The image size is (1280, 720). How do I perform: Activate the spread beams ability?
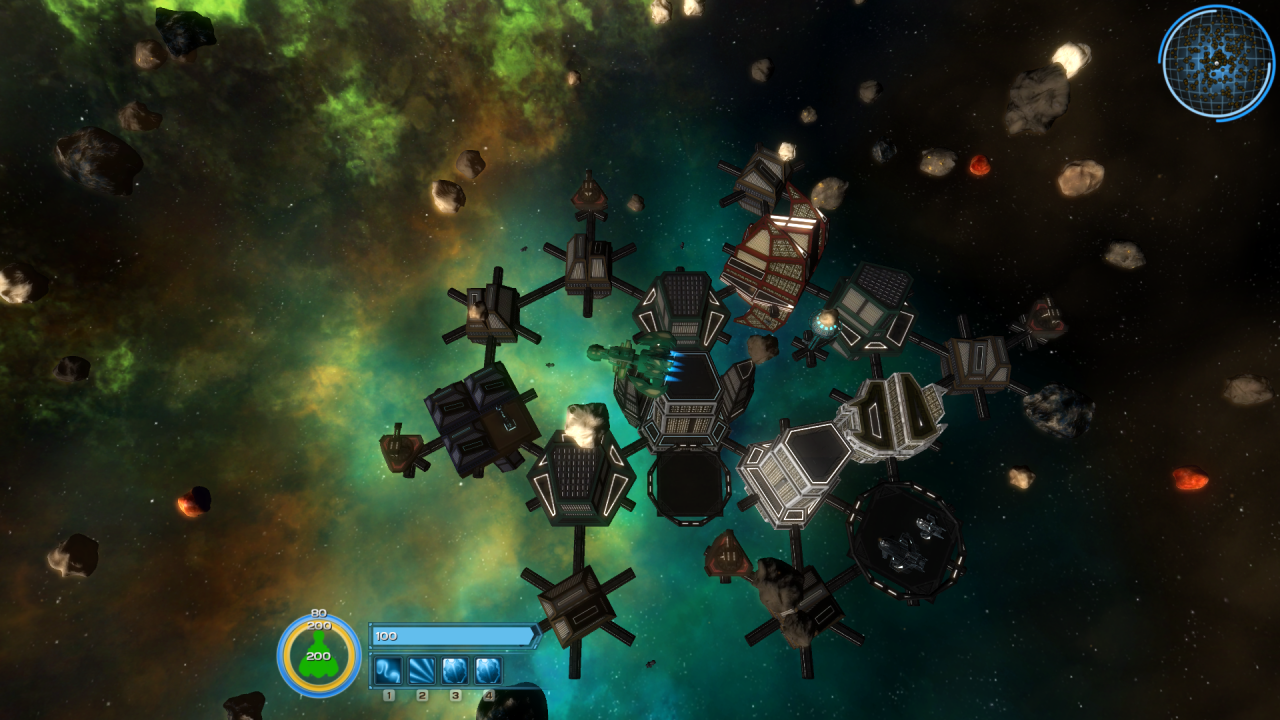tap(422, 670)
